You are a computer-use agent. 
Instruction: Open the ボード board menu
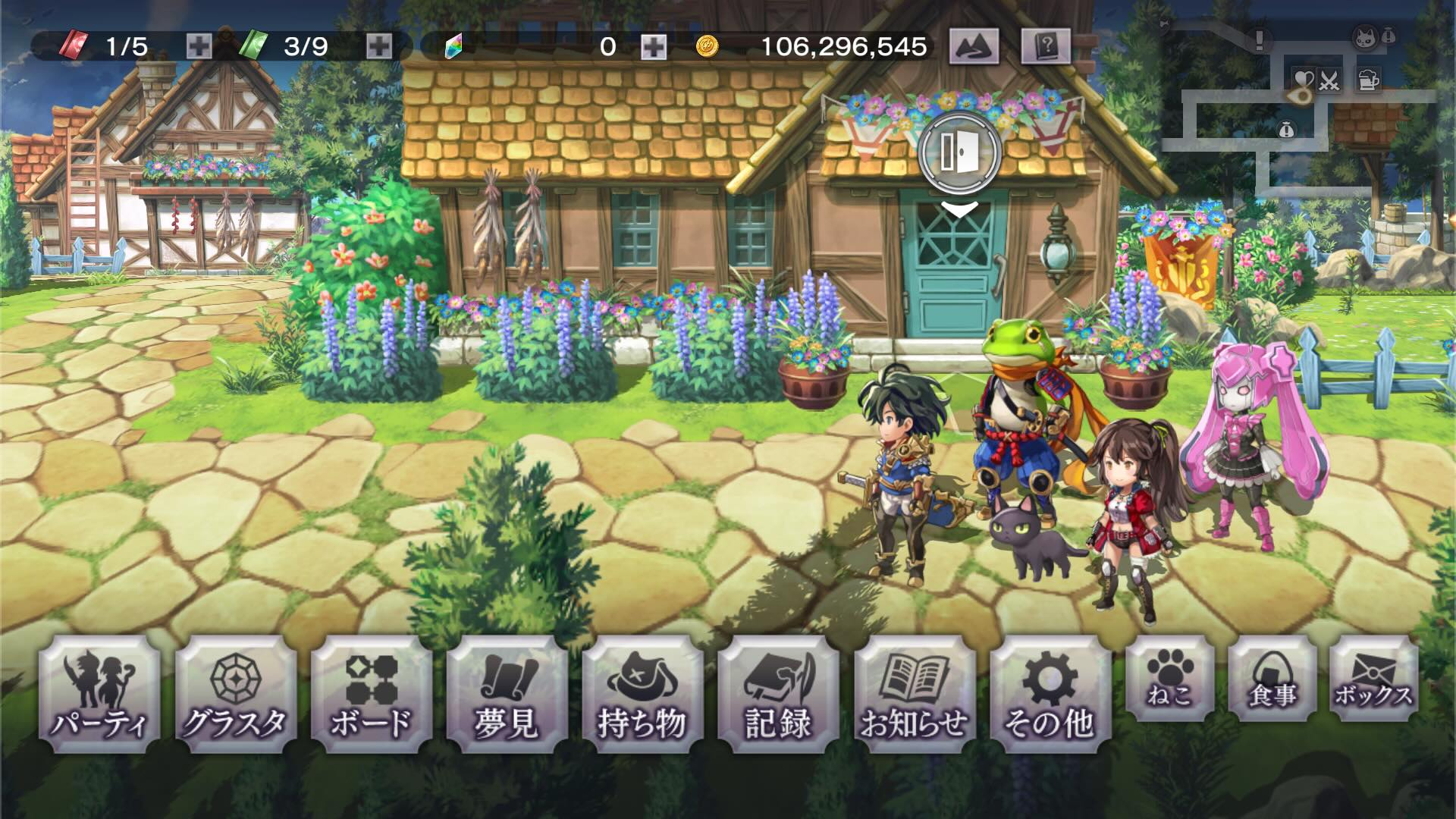371,695
